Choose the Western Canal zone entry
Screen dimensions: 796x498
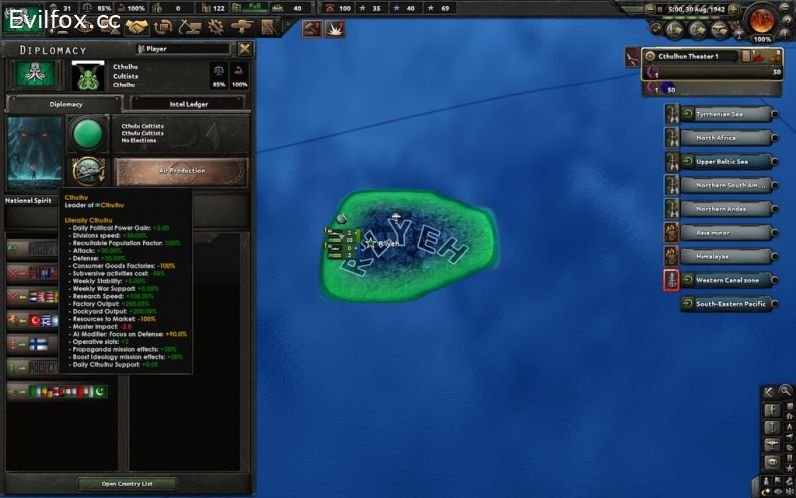(x=729, y=280)
